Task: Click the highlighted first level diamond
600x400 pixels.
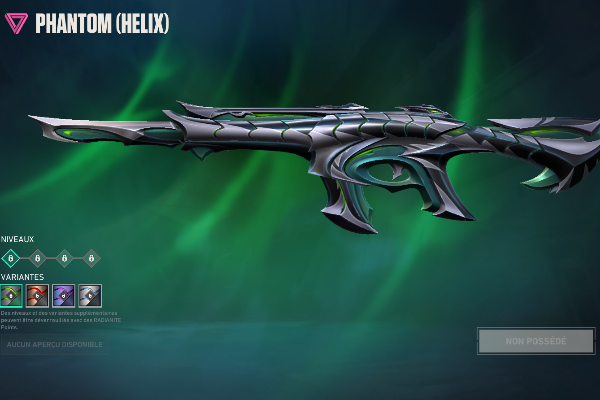Action: (11, 258)
